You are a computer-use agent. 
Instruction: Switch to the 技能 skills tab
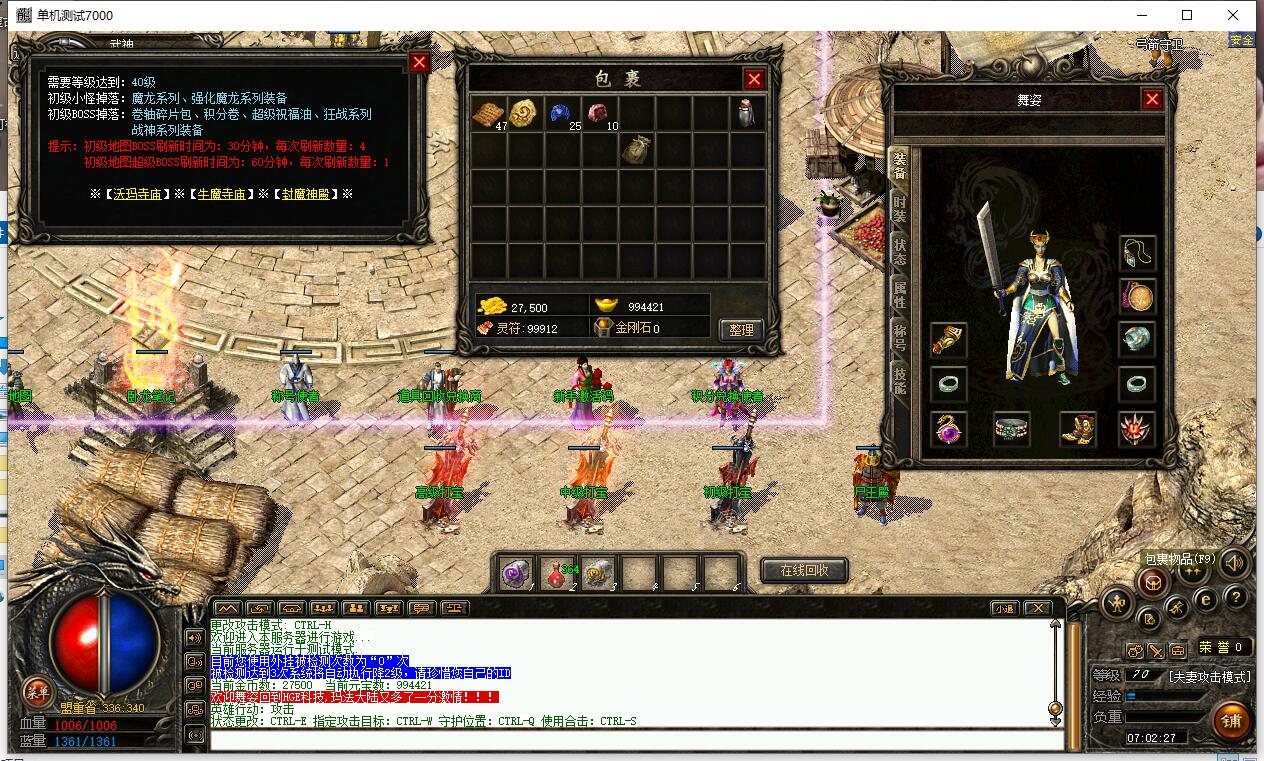tap(900, 380)
